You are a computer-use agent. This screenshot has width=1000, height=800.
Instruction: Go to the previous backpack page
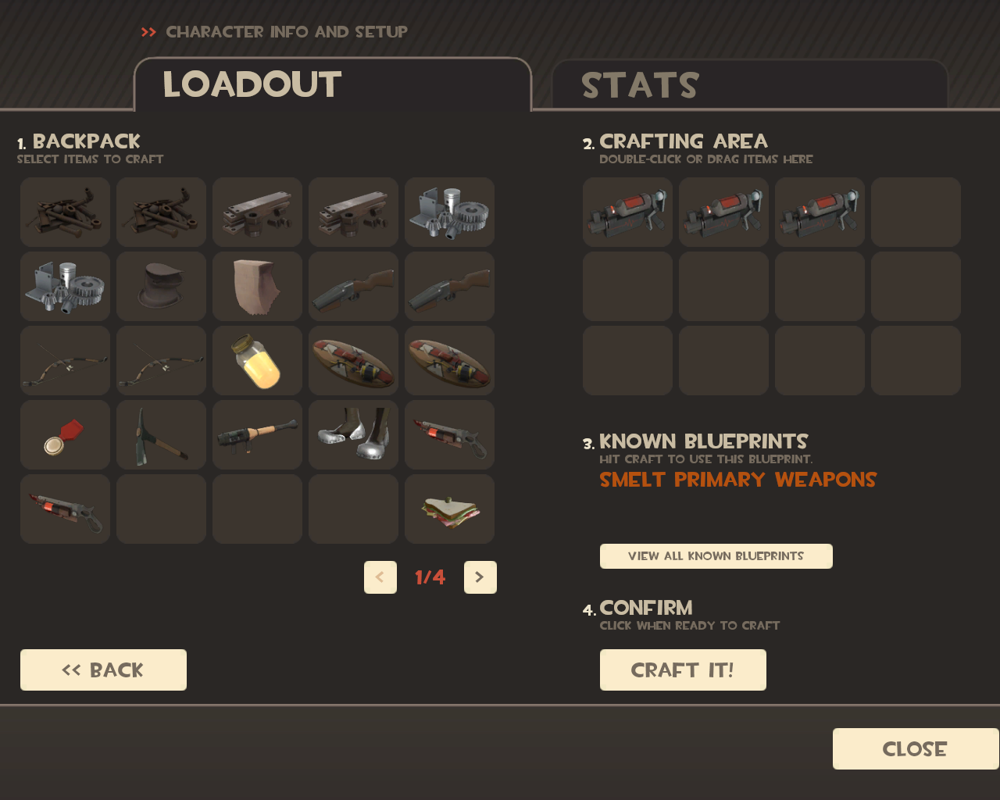pos(380,577)
